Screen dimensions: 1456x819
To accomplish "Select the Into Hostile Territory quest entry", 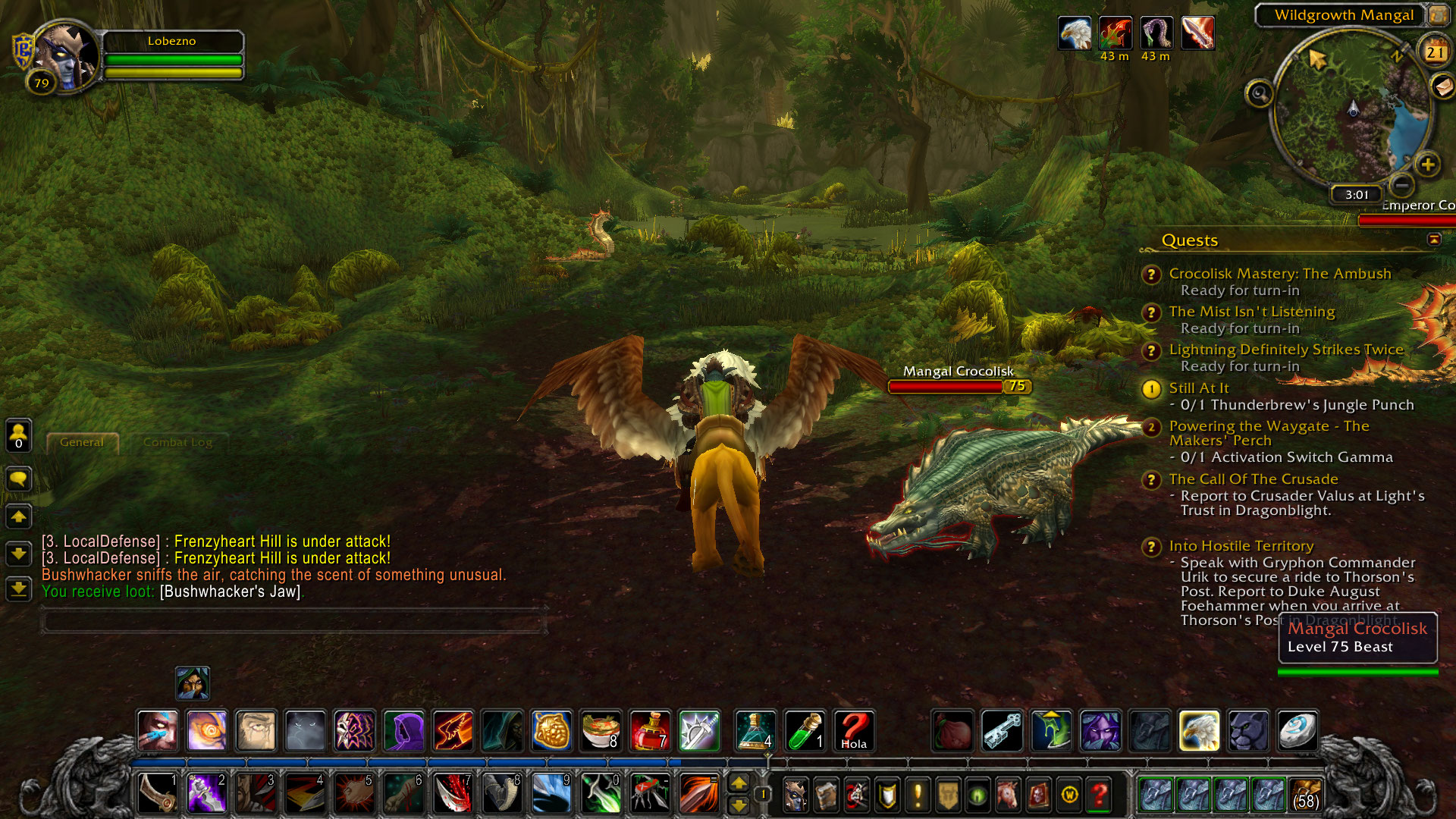I will 1241,546.
